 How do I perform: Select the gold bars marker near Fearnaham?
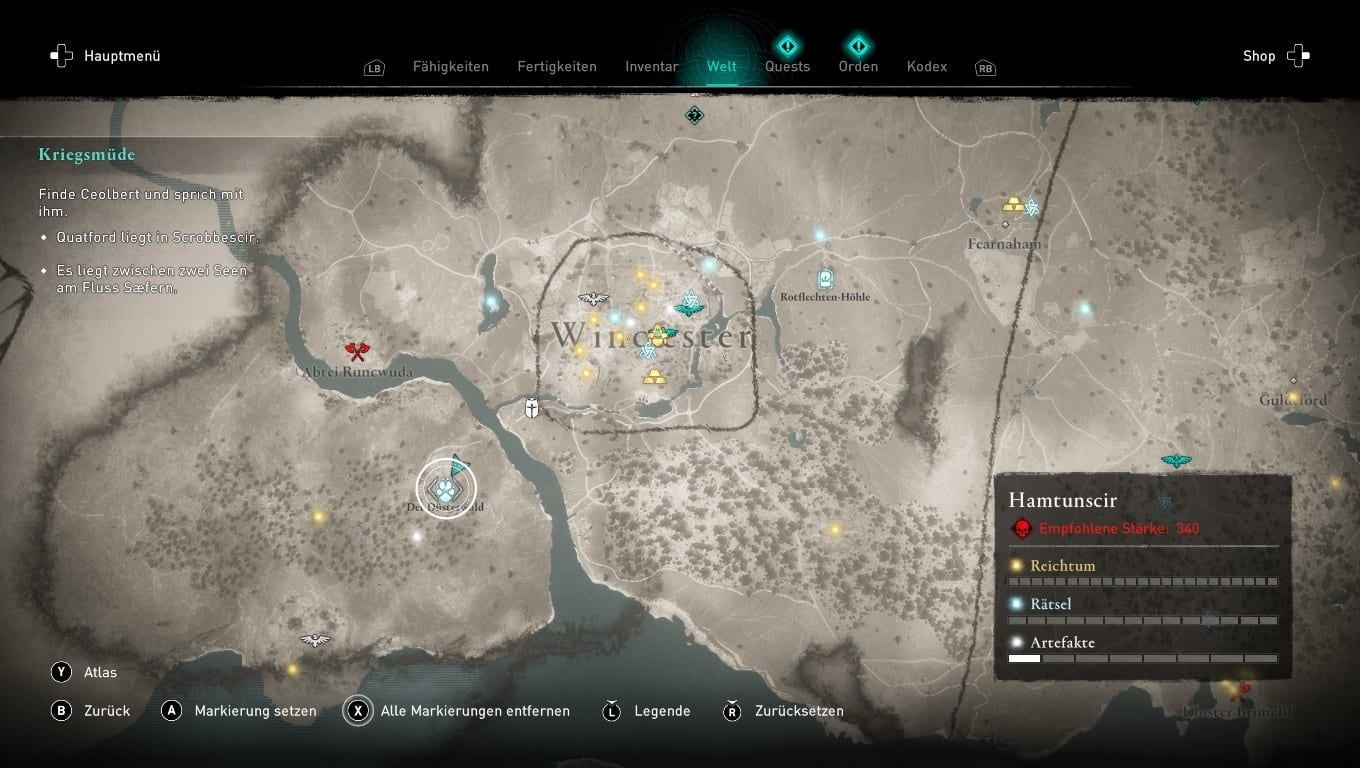pyautogui.click(x=1014, y=206)
